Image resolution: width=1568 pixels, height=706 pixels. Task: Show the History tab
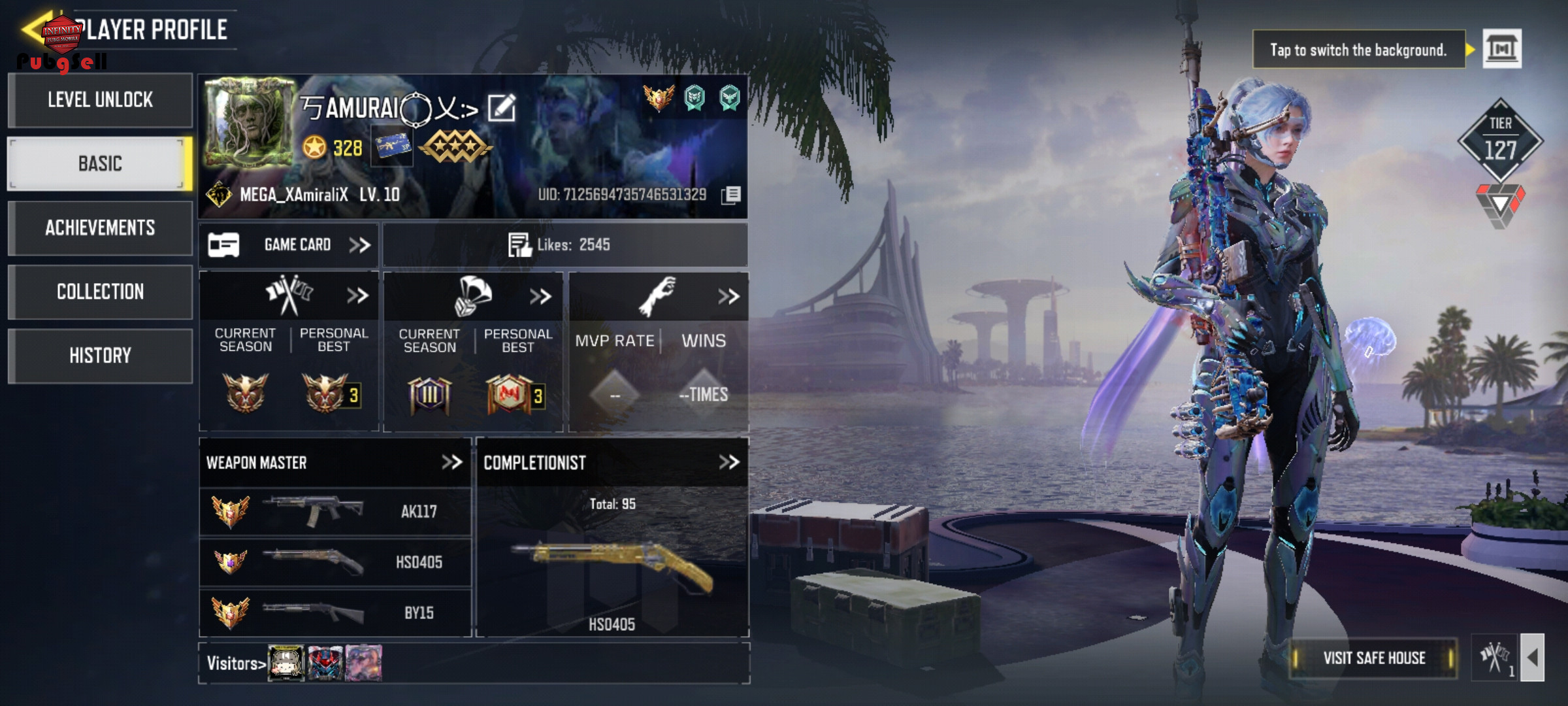[100, 356]
